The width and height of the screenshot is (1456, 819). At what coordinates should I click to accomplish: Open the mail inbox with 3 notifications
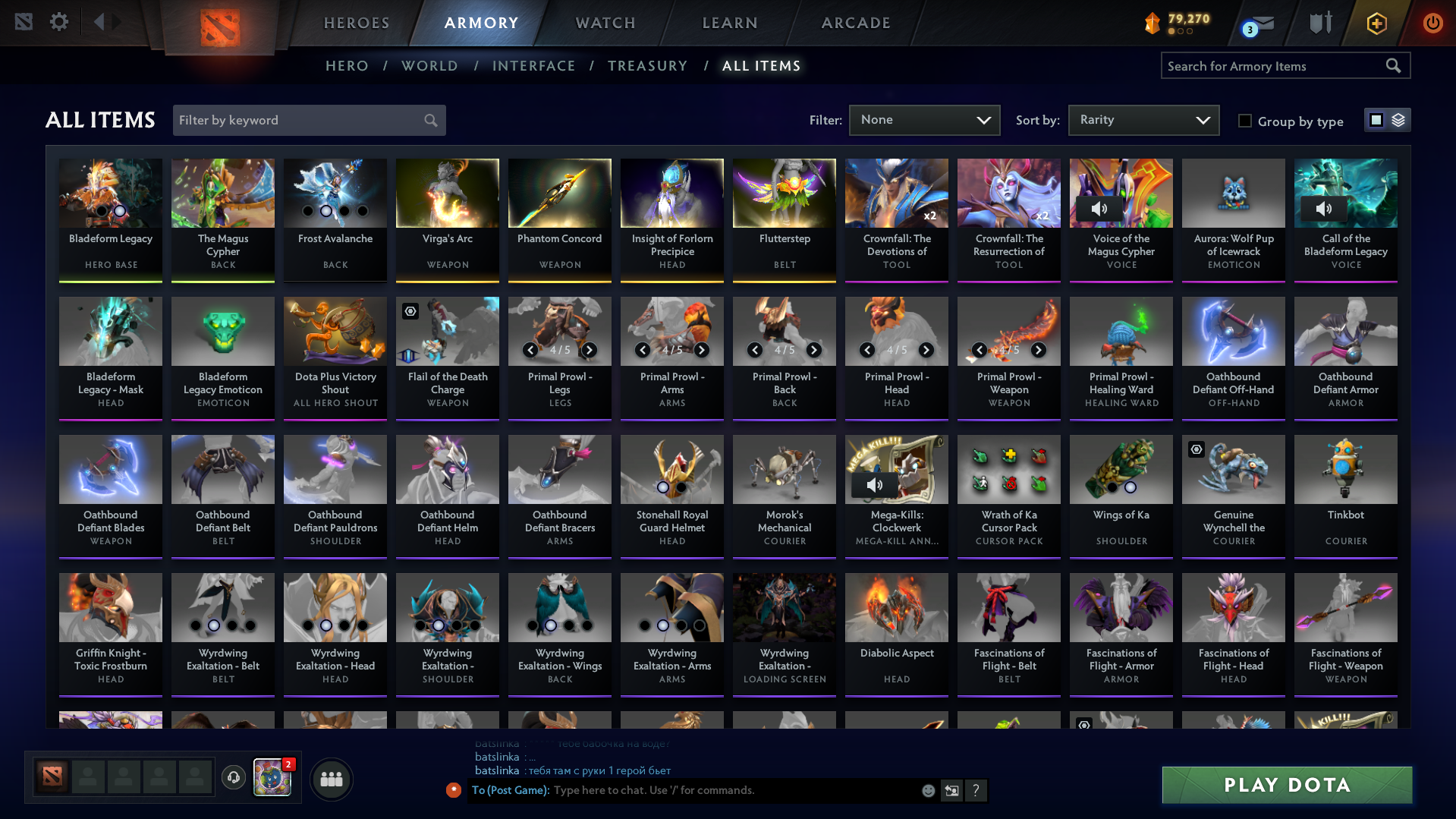click(x=1259, y=25)
